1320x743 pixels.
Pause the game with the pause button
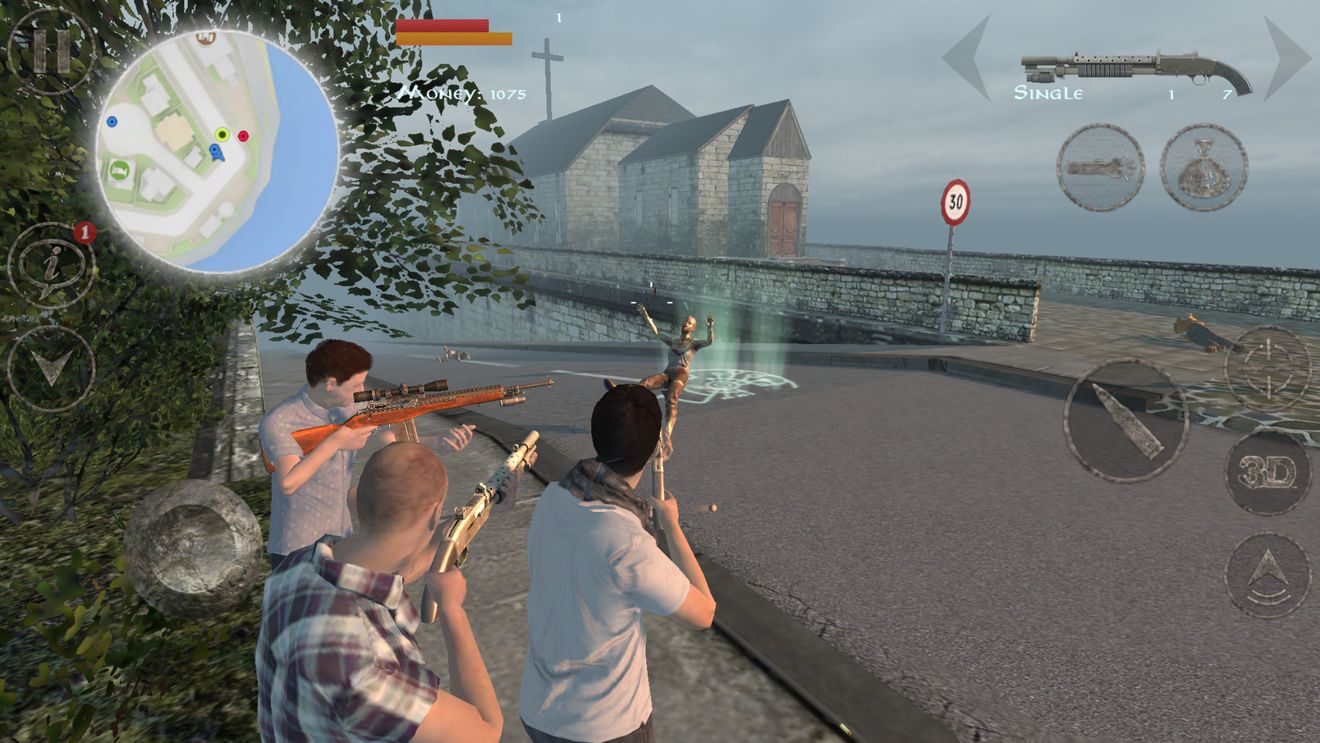click(x=50, y=50)
